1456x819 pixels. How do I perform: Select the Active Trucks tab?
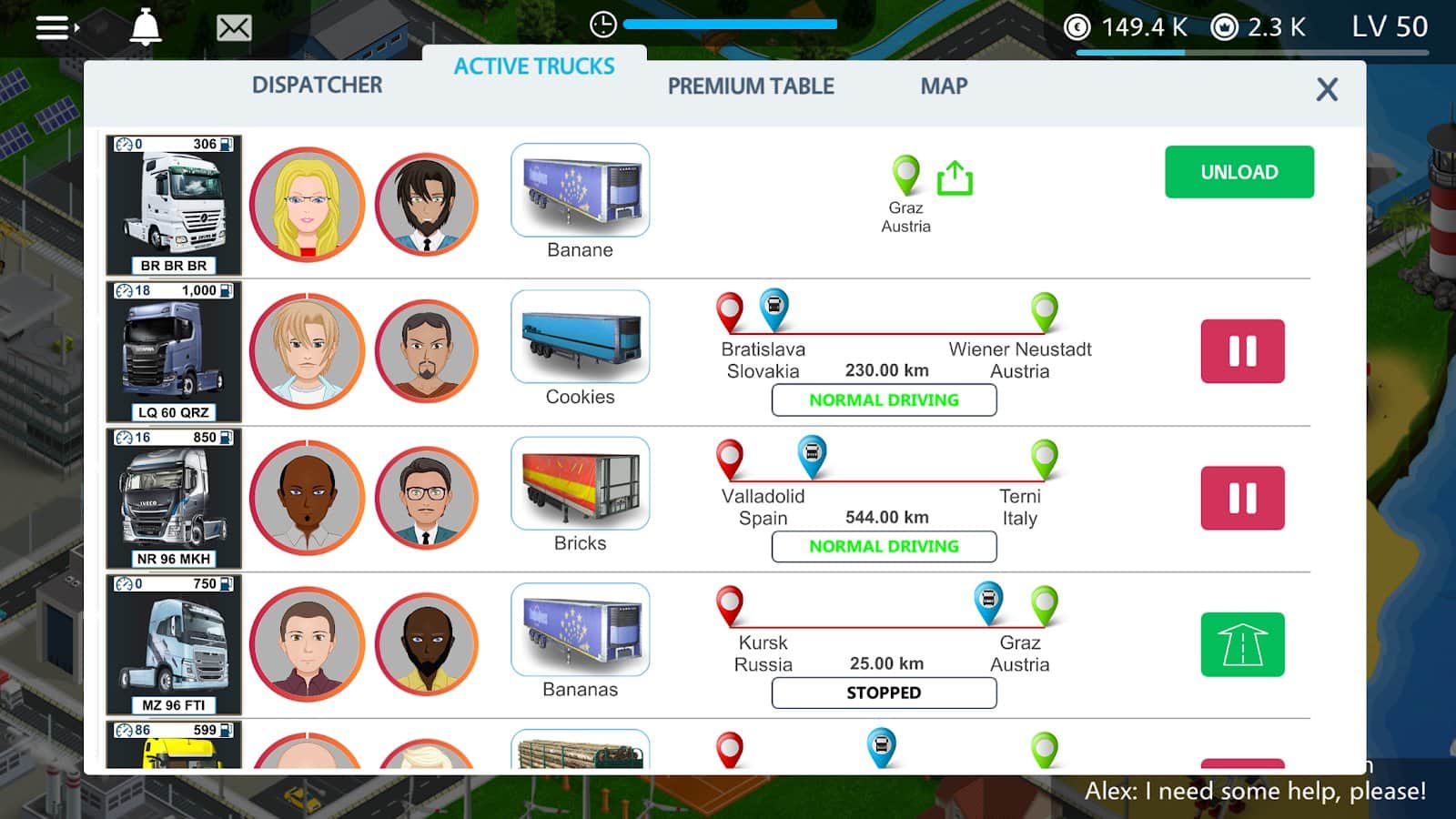pos(534,66)
